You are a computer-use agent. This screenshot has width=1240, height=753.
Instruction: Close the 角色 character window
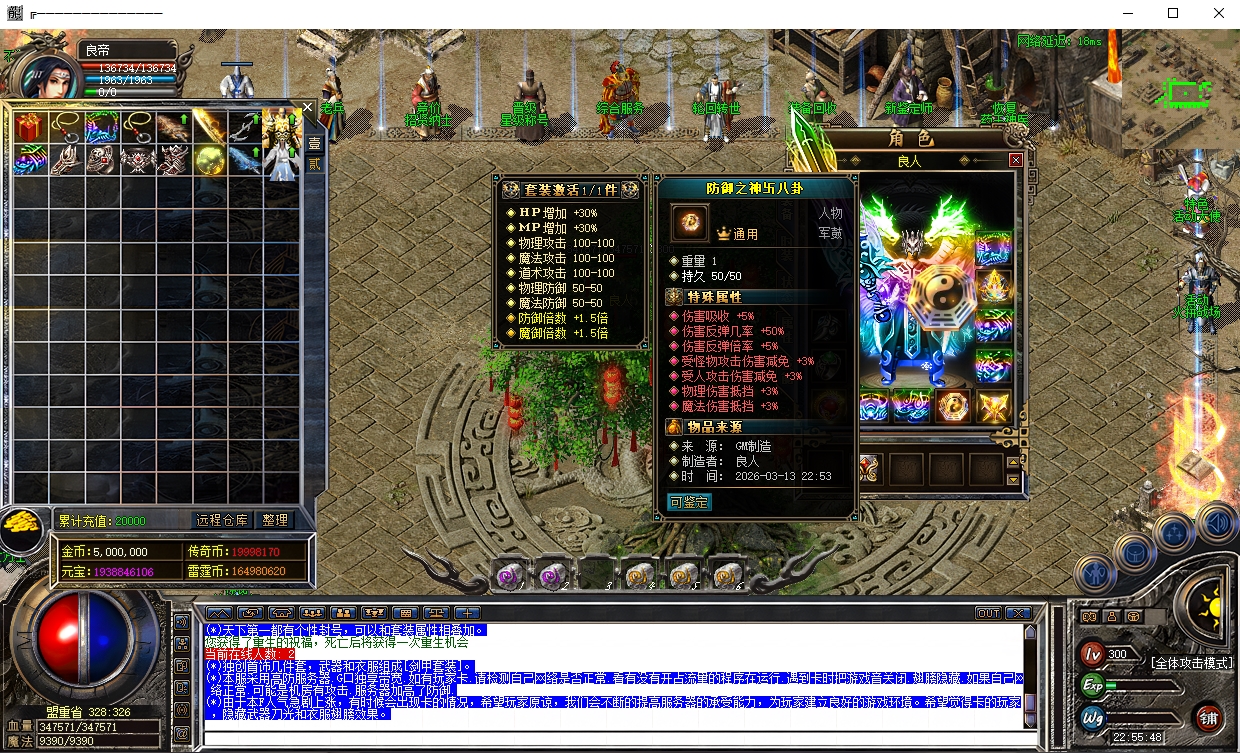(1016, 160)
